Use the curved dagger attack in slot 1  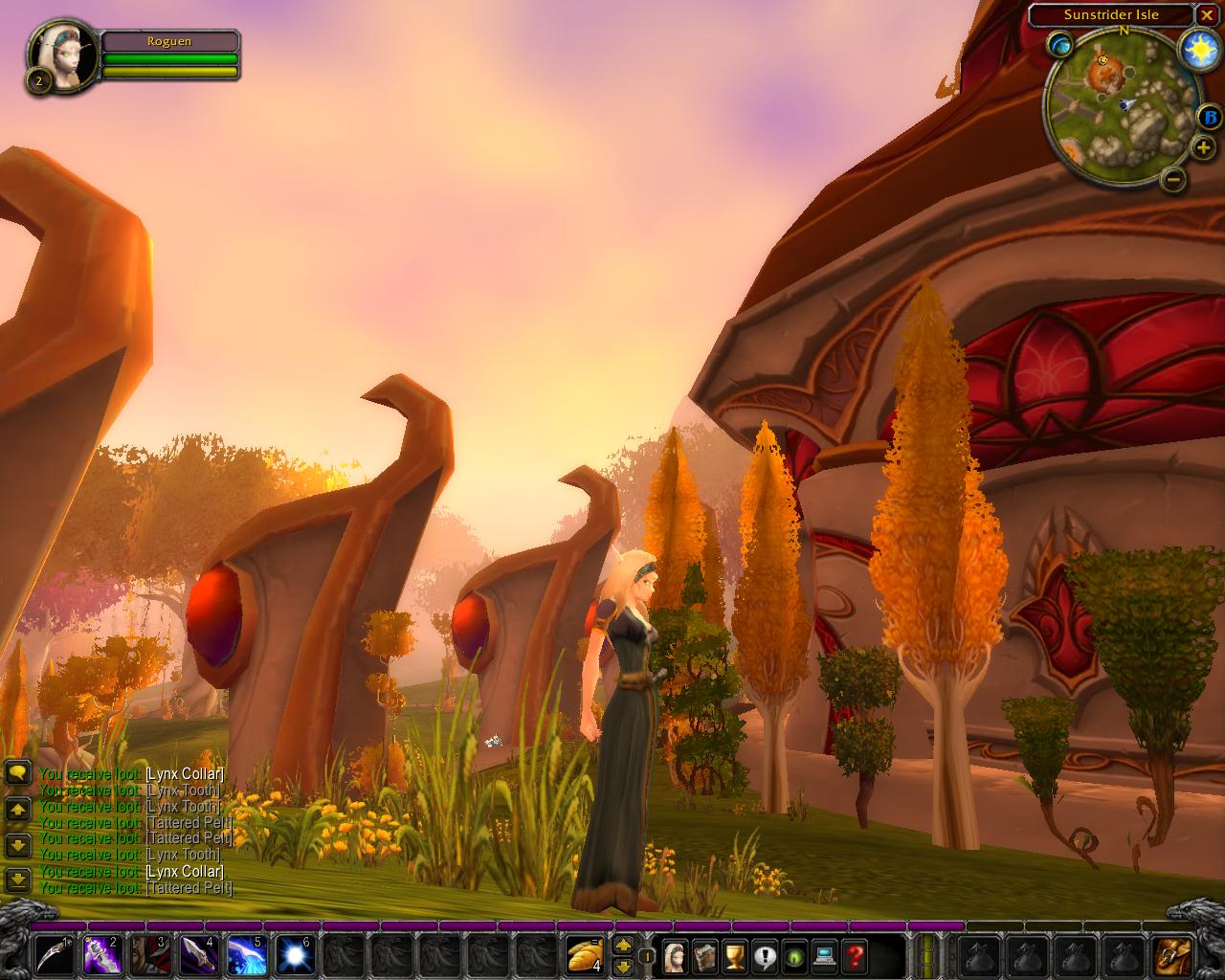click(x=56, y=955)
